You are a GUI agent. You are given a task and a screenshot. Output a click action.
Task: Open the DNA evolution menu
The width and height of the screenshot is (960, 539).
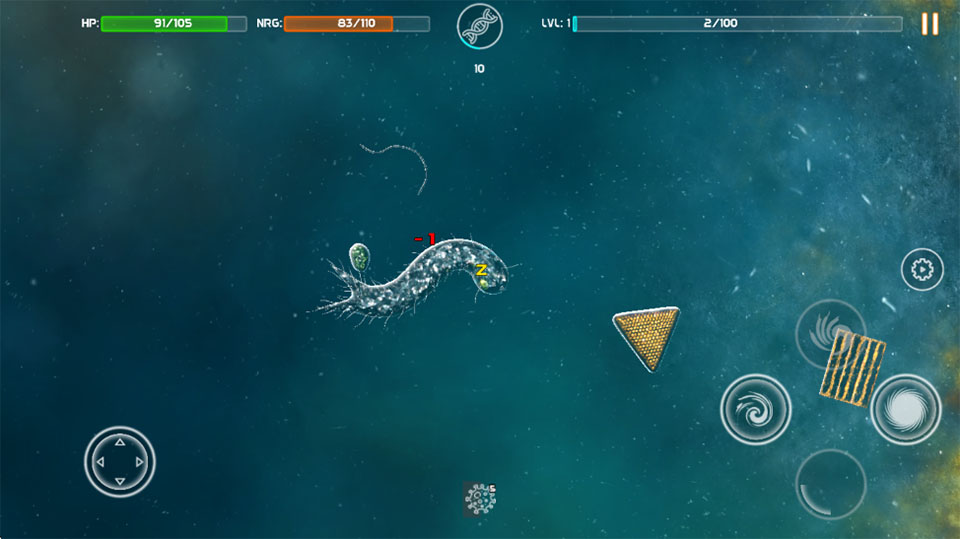[x=479, y=27]
